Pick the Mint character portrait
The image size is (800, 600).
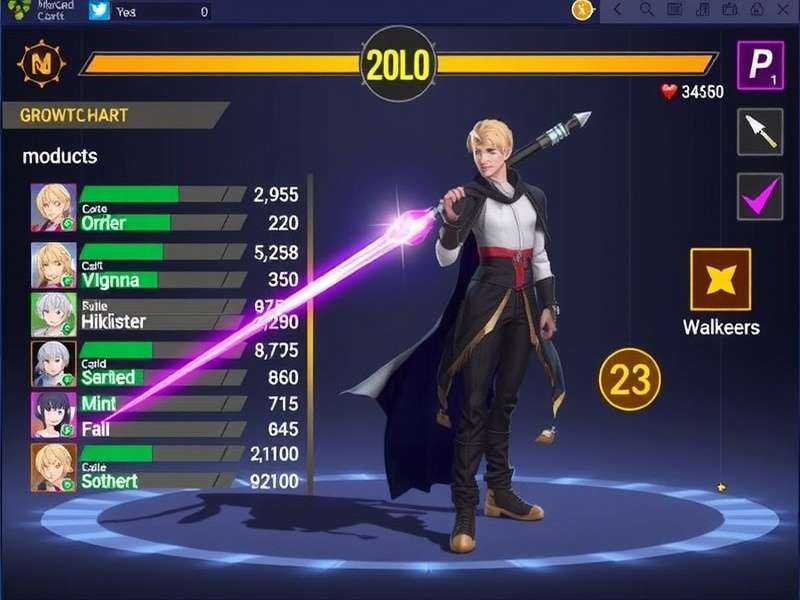(x=51, y=412)
